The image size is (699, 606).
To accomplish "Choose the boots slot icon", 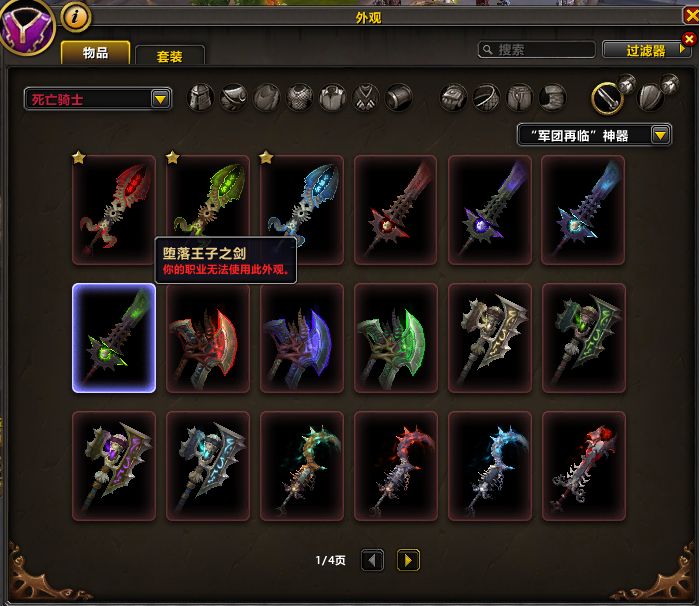I will pyautogui.click(x=553, y=98).
